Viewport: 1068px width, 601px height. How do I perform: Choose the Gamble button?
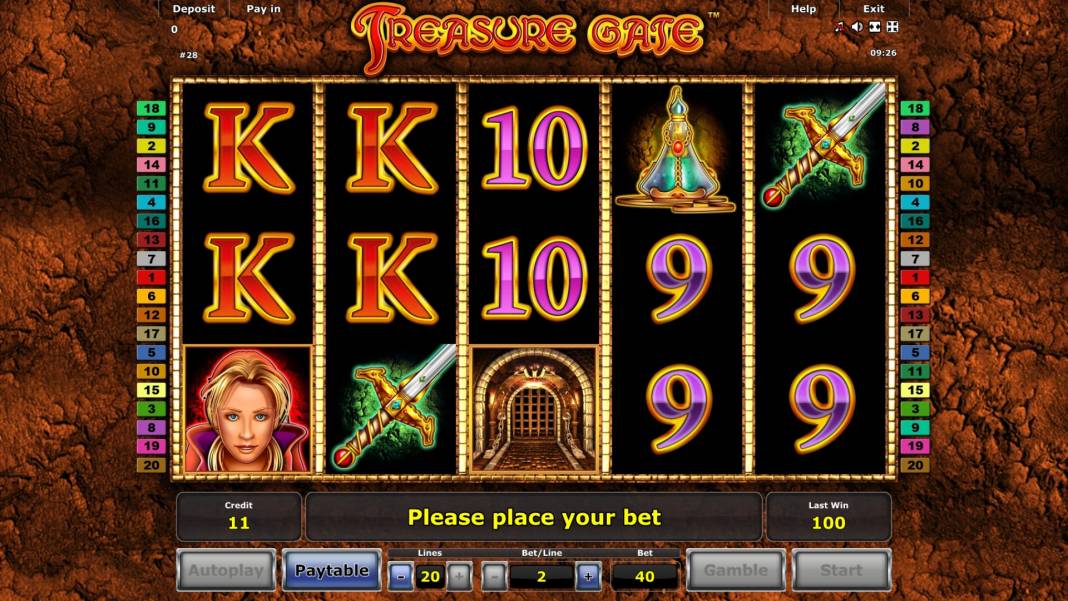(x=735, y=570)
